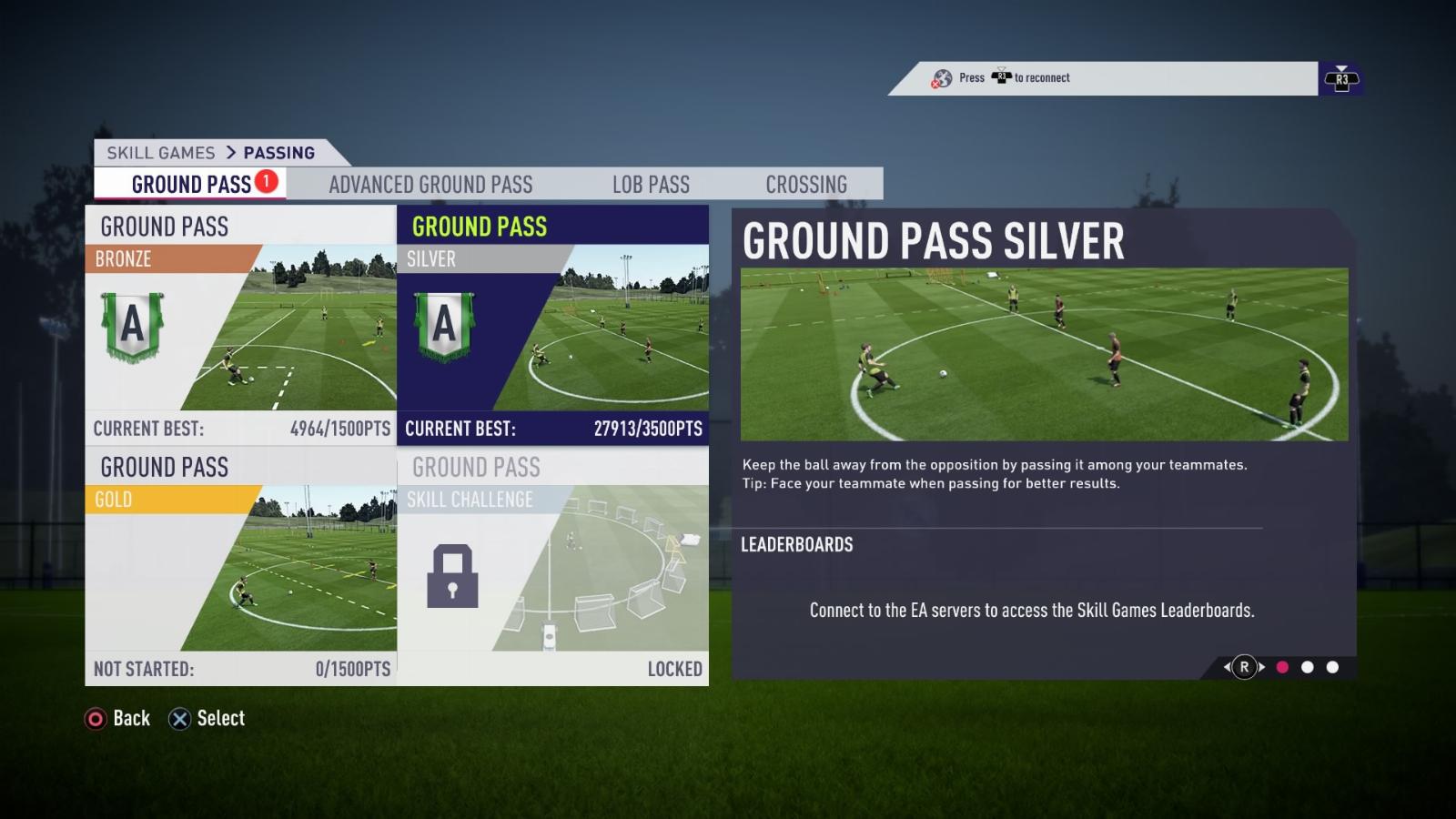This screenshot has height=819, width=1456.
Task: Switch to the third info page dot
Action: (1333, 667)
